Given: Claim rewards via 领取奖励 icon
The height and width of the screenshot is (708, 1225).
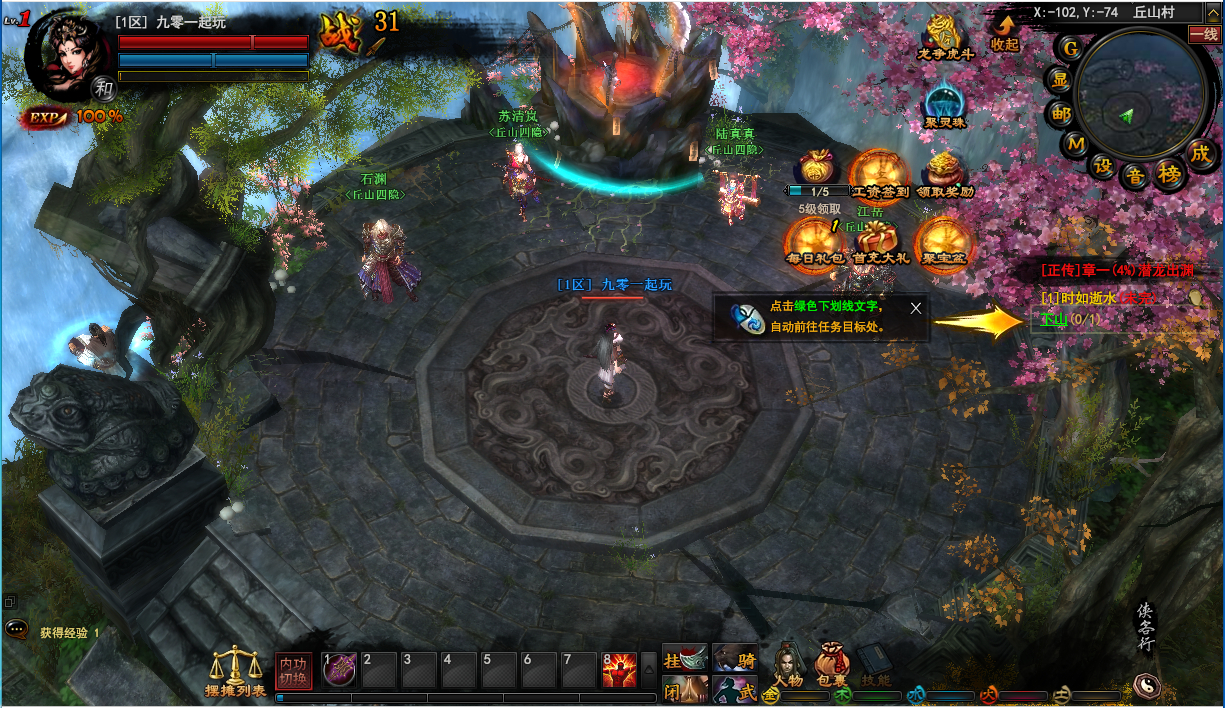Looking at the screenshot, I should pos(944,171).
